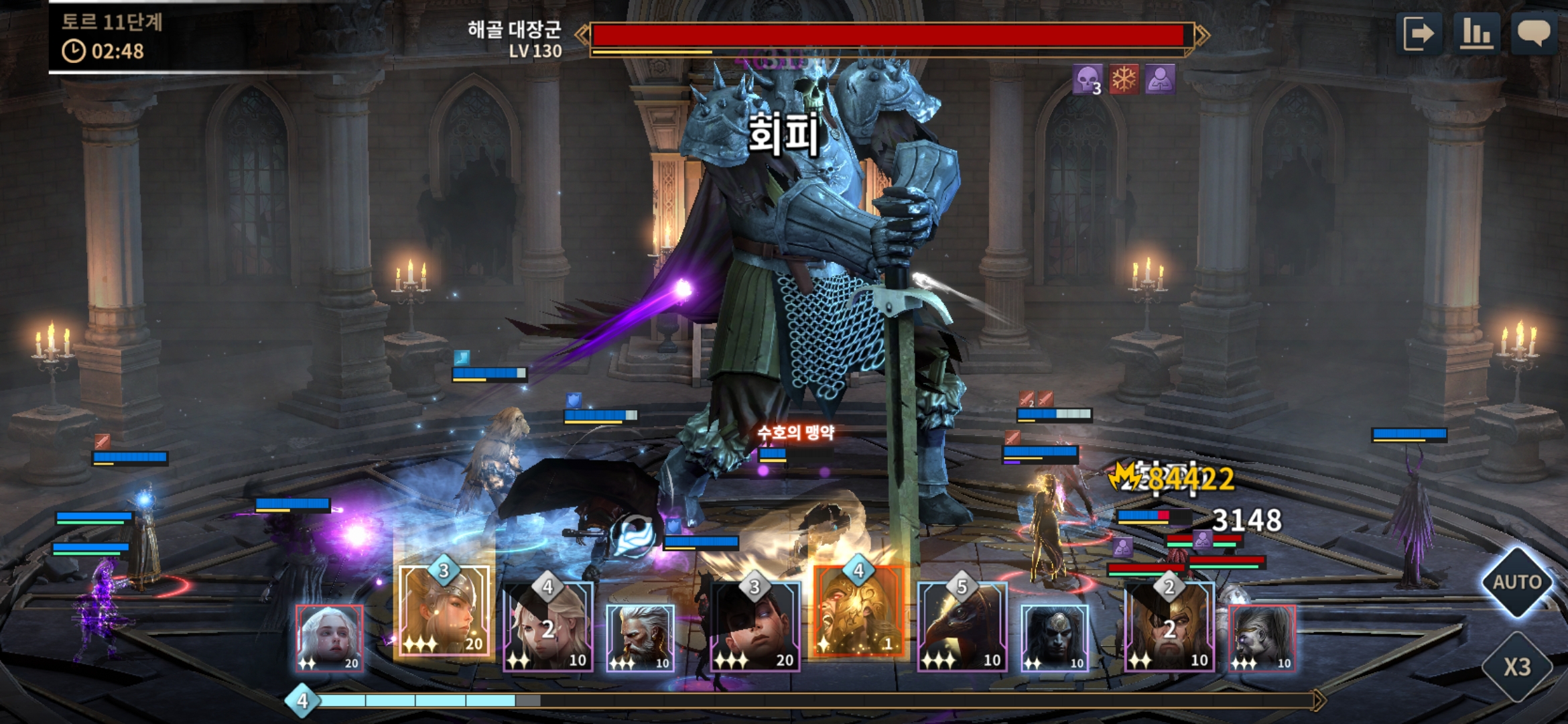Select the blonde woman card on cooldown
Screen dimensions: 1568x724
click(548, 626)
